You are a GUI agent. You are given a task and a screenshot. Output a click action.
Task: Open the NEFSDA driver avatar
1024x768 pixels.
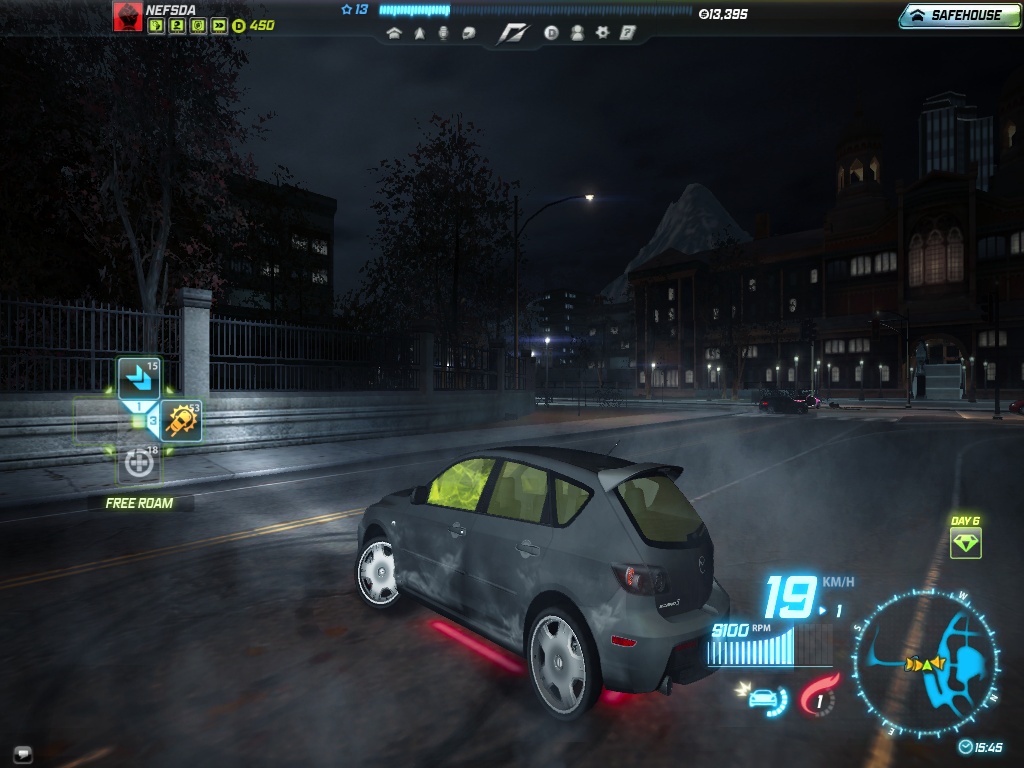pyautogui.click(x=127, y=17)
